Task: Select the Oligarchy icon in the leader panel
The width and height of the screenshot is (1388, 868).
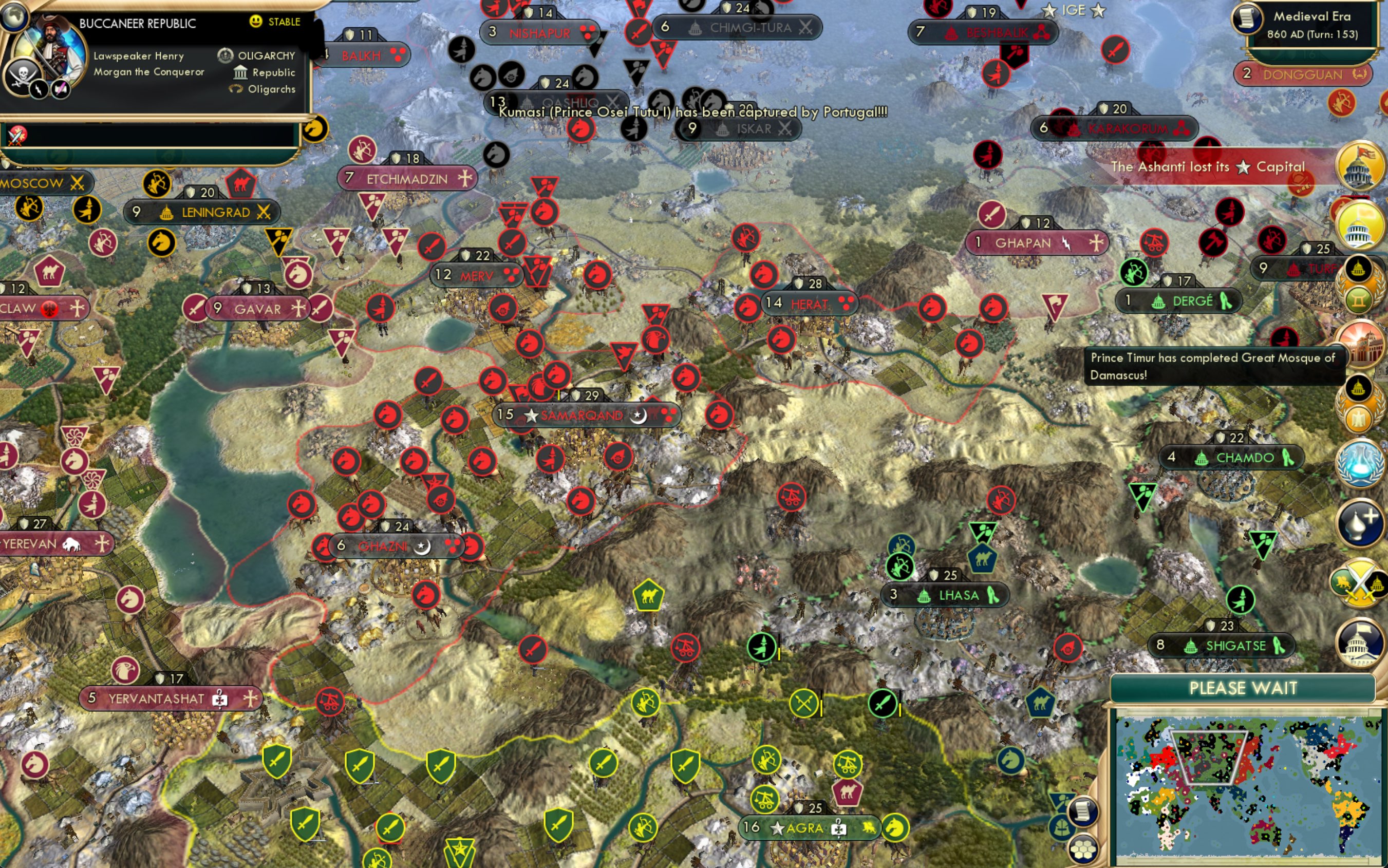Action: point(226,56)
